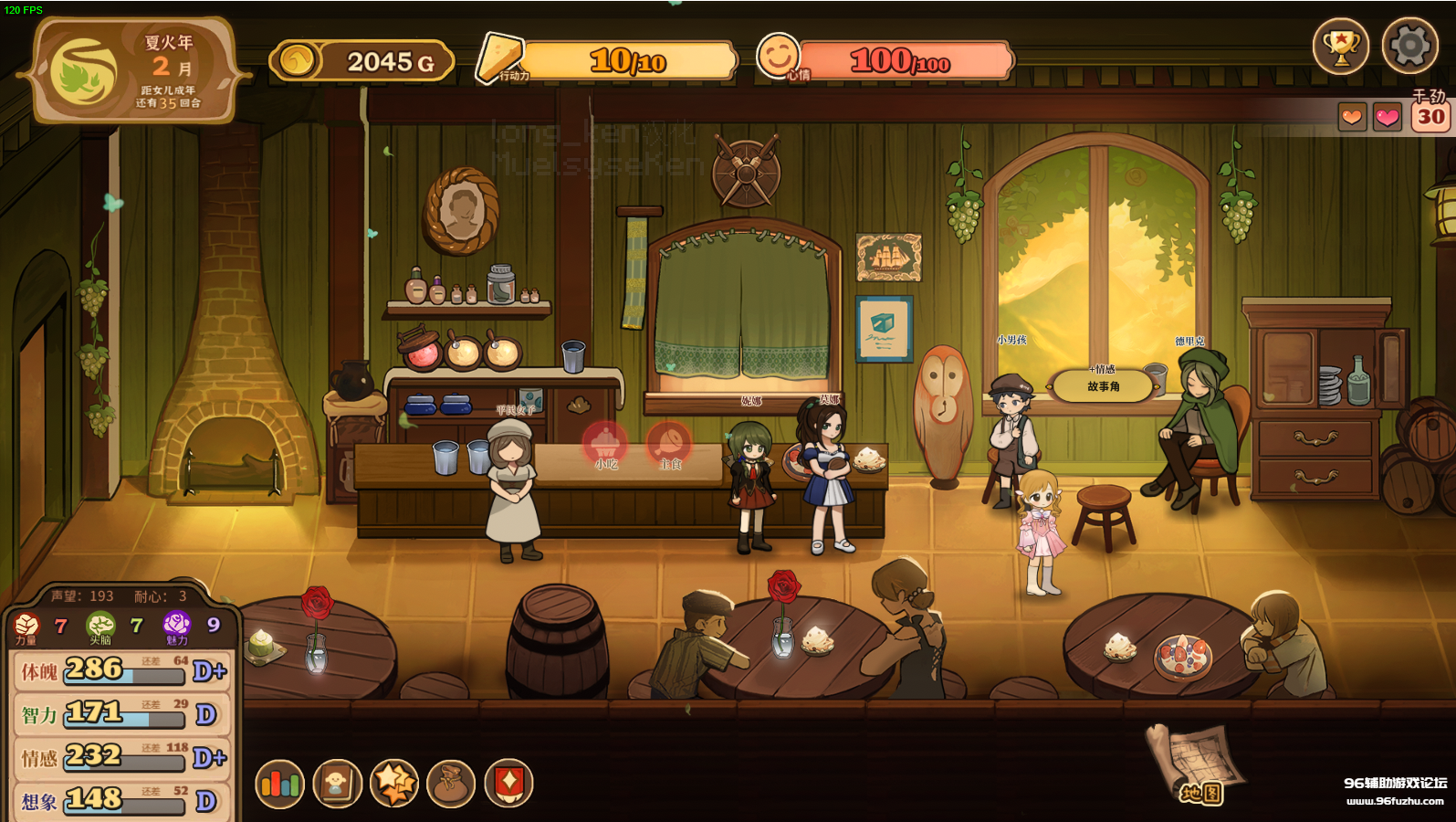Open the character book icon
This screenshot has width=1456, height=822.
click(337, 784)
